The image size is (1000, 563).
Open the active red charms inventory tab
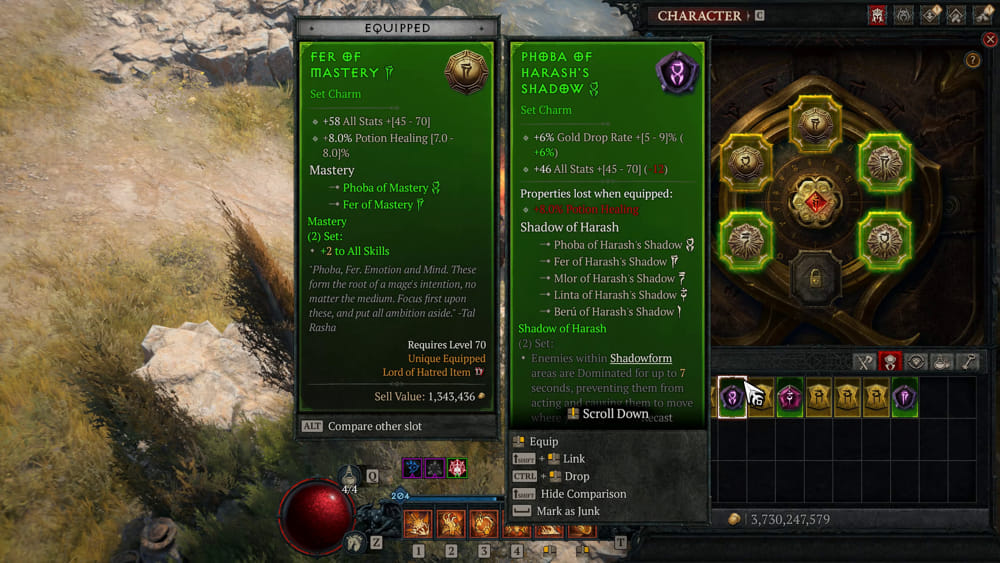[889, 363]
